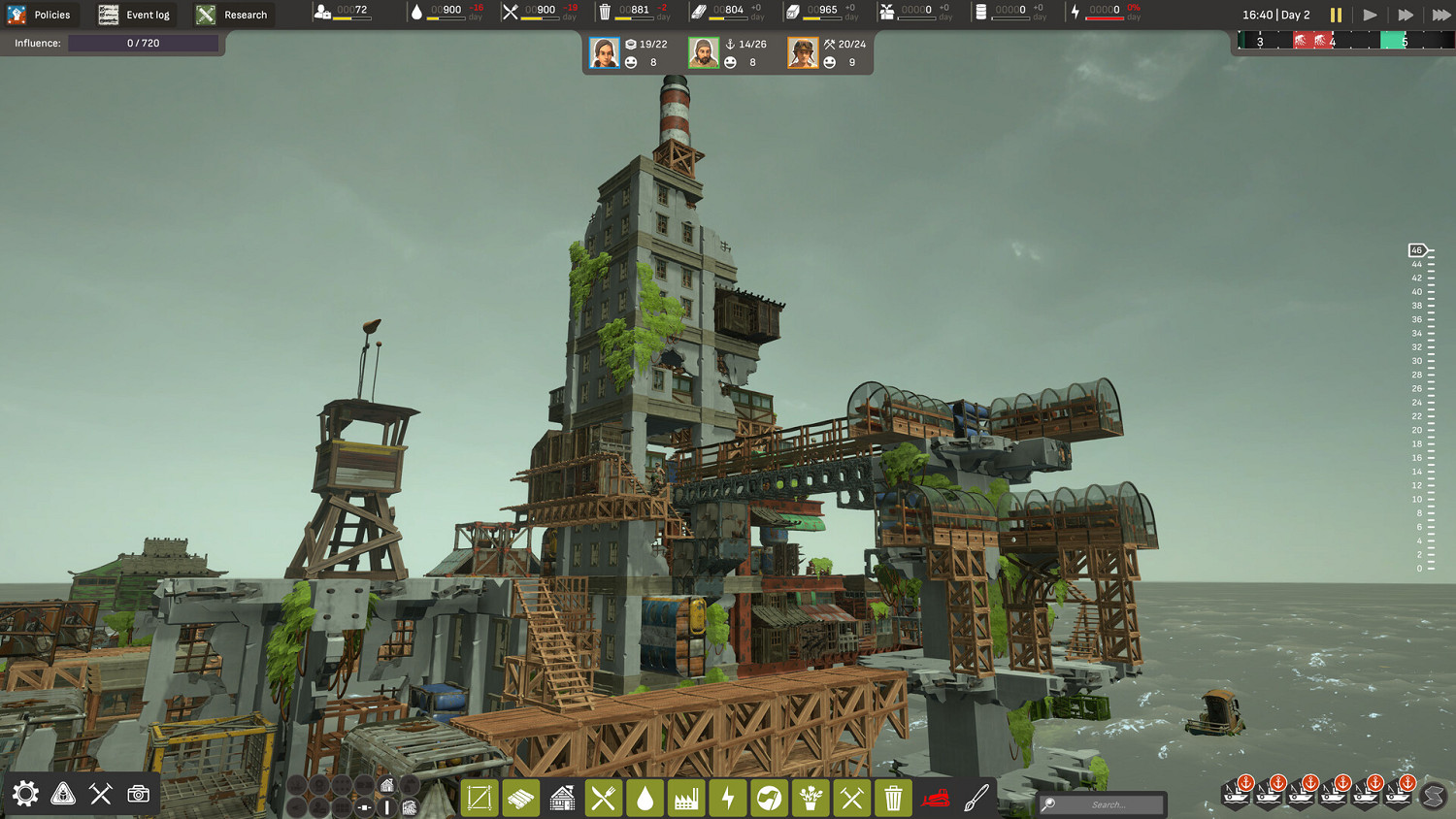Open the Event log panel
Screen dimensions: 1456x819
pyautogui.click(x=135, y=15)
